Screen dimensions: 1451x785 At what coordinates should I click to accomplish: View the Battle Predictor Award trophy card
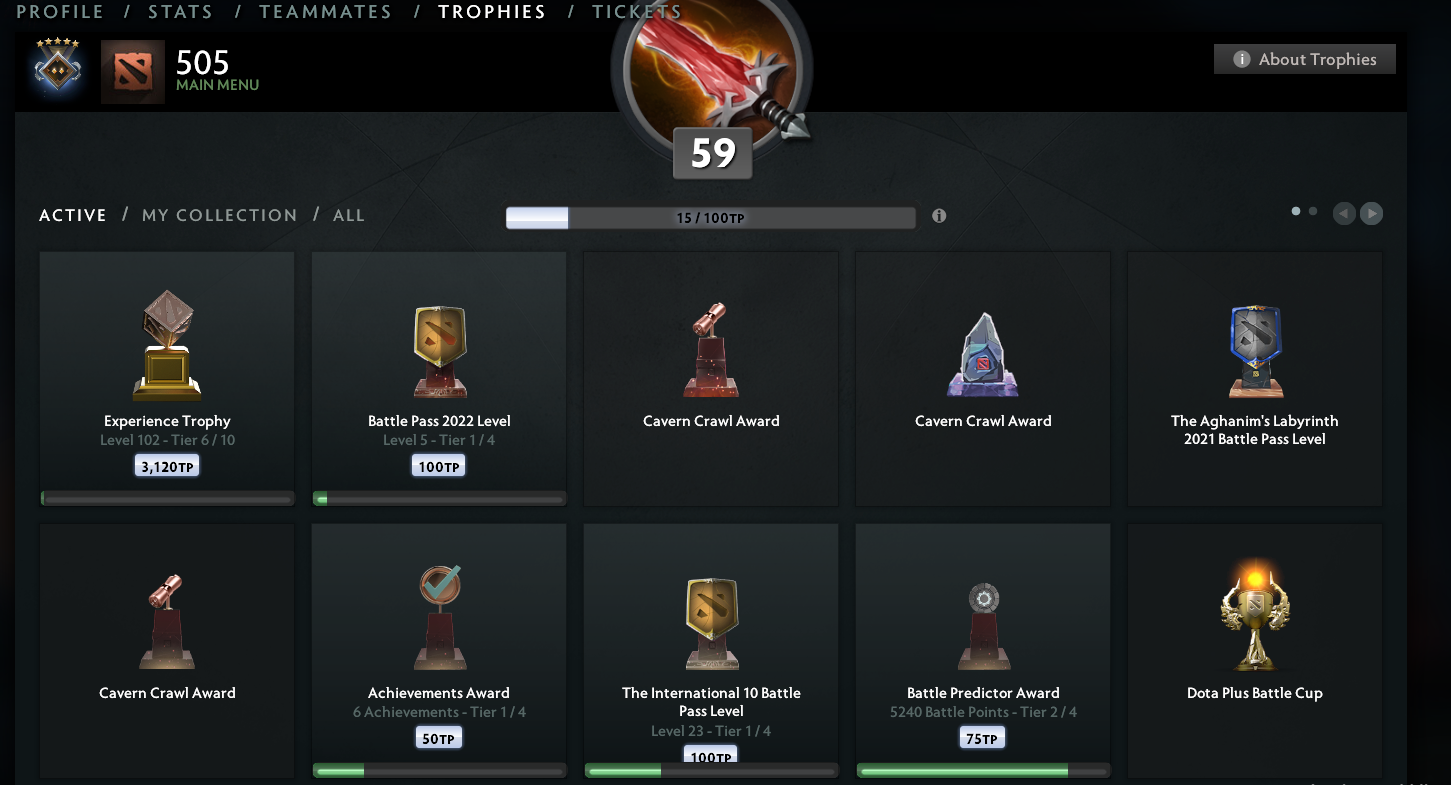coord(982,650)
